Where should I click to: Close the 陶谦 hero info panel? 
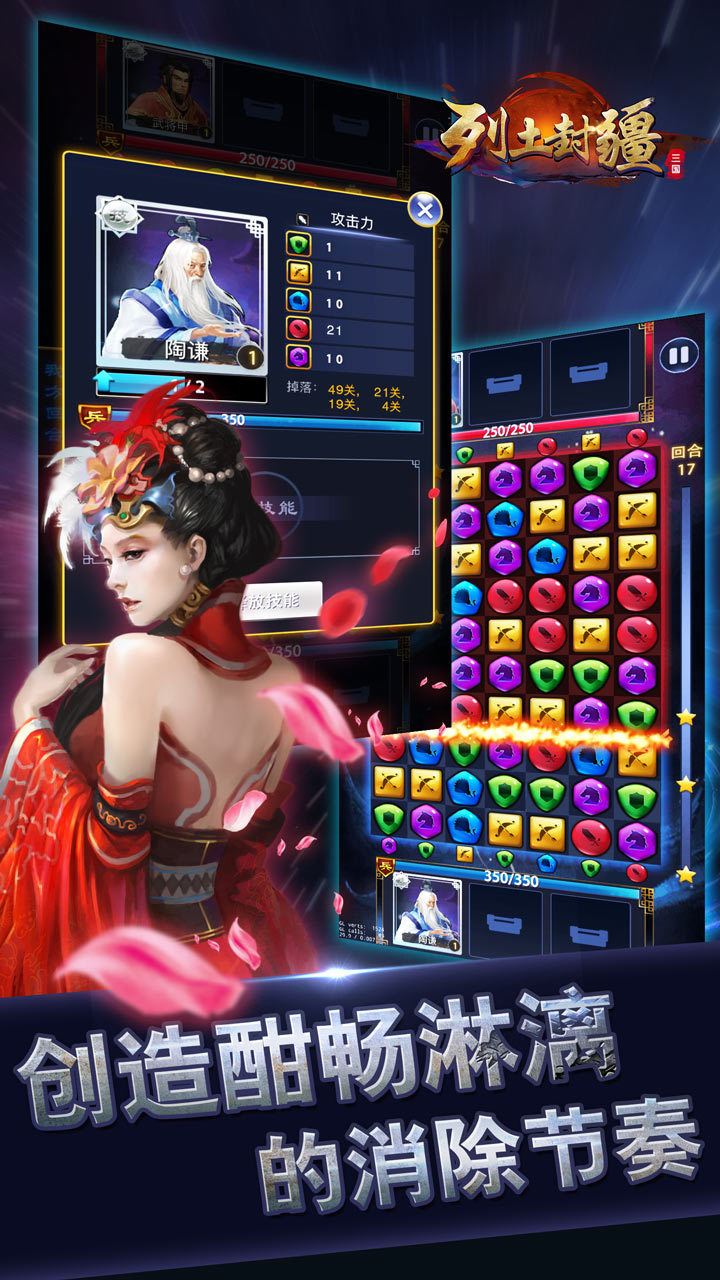(x=425, y=210)
